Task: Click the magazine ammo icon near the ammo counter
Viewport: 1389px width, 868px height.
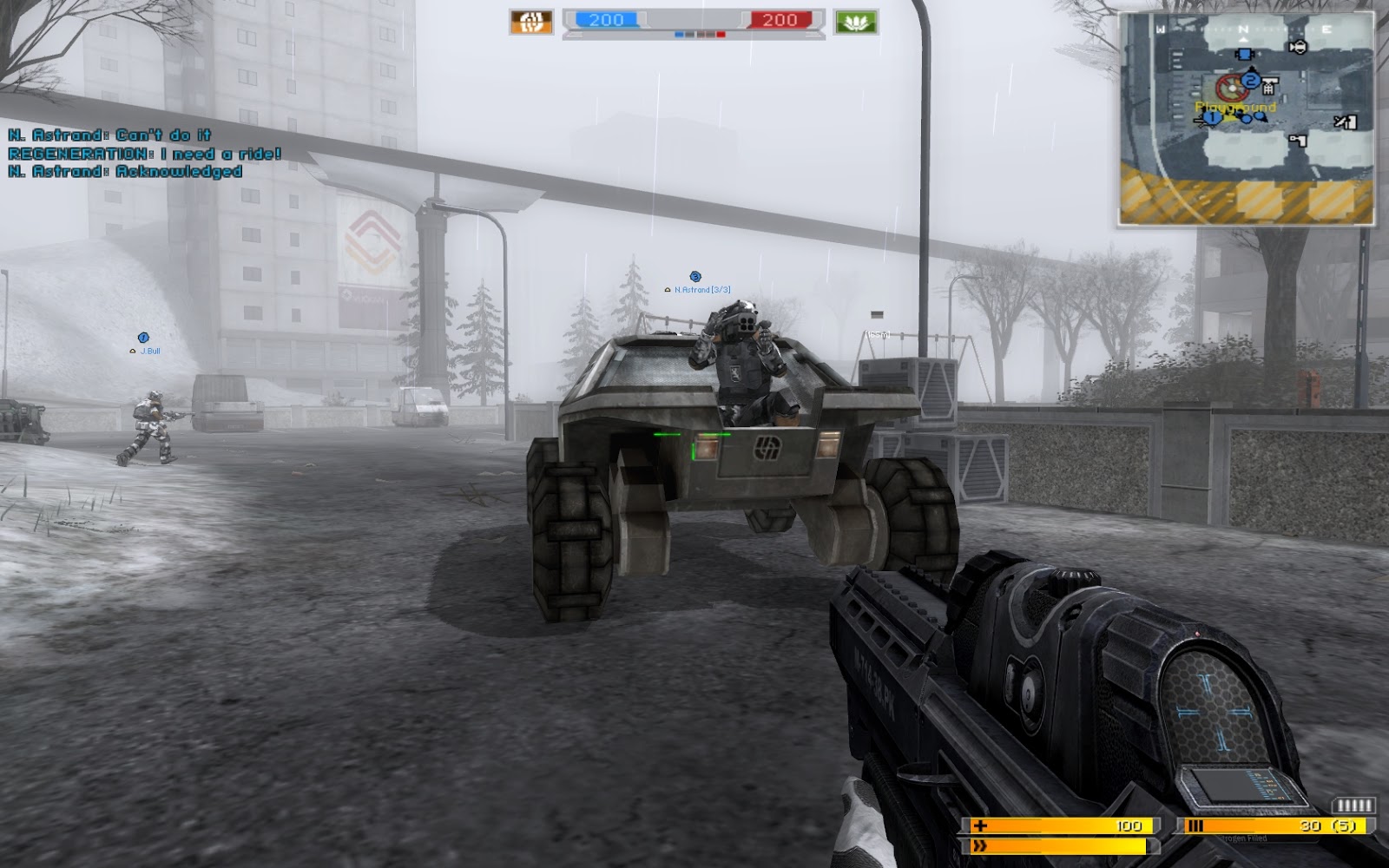Action: pyautogui.click(x=1195, y=825)
